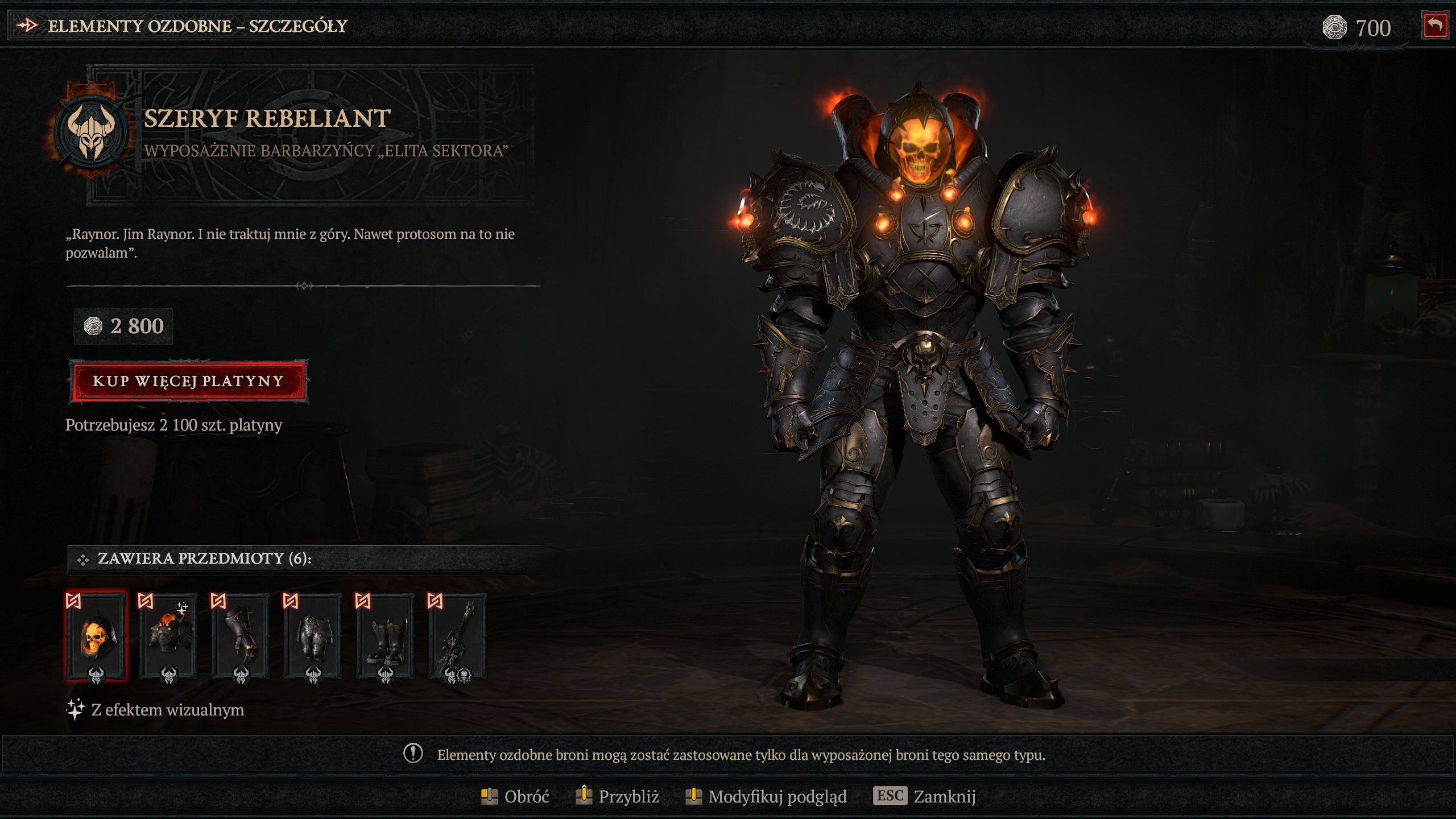Select the armored leg plates item
The height and width of the screenshot is (819, 1456).
[x=313, y=636]
